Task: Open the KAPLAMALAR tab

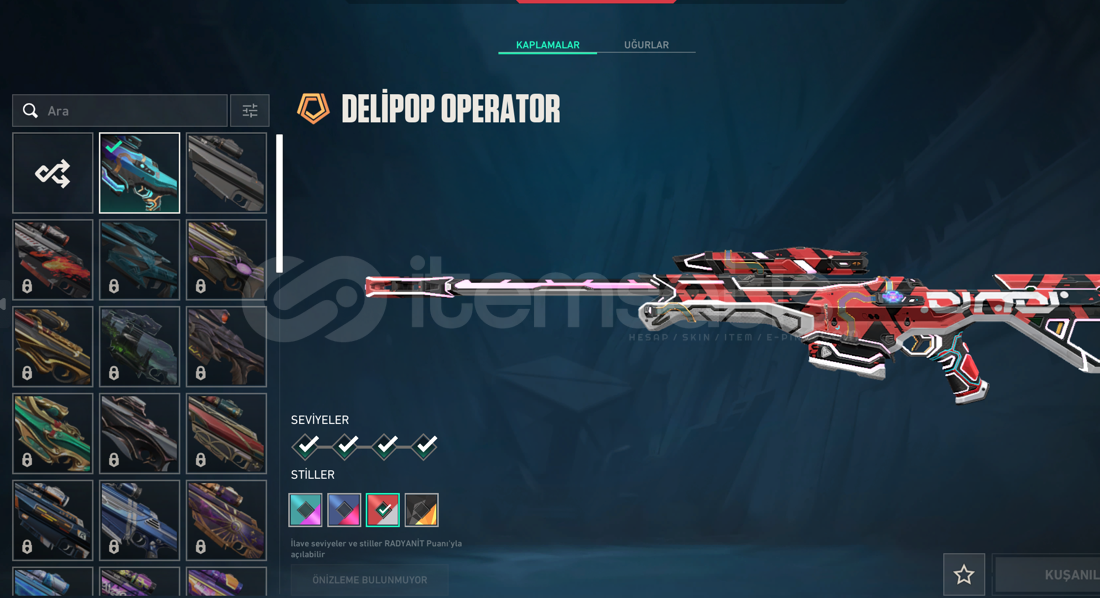Action: pyautogui.click(x=547, y=45)
